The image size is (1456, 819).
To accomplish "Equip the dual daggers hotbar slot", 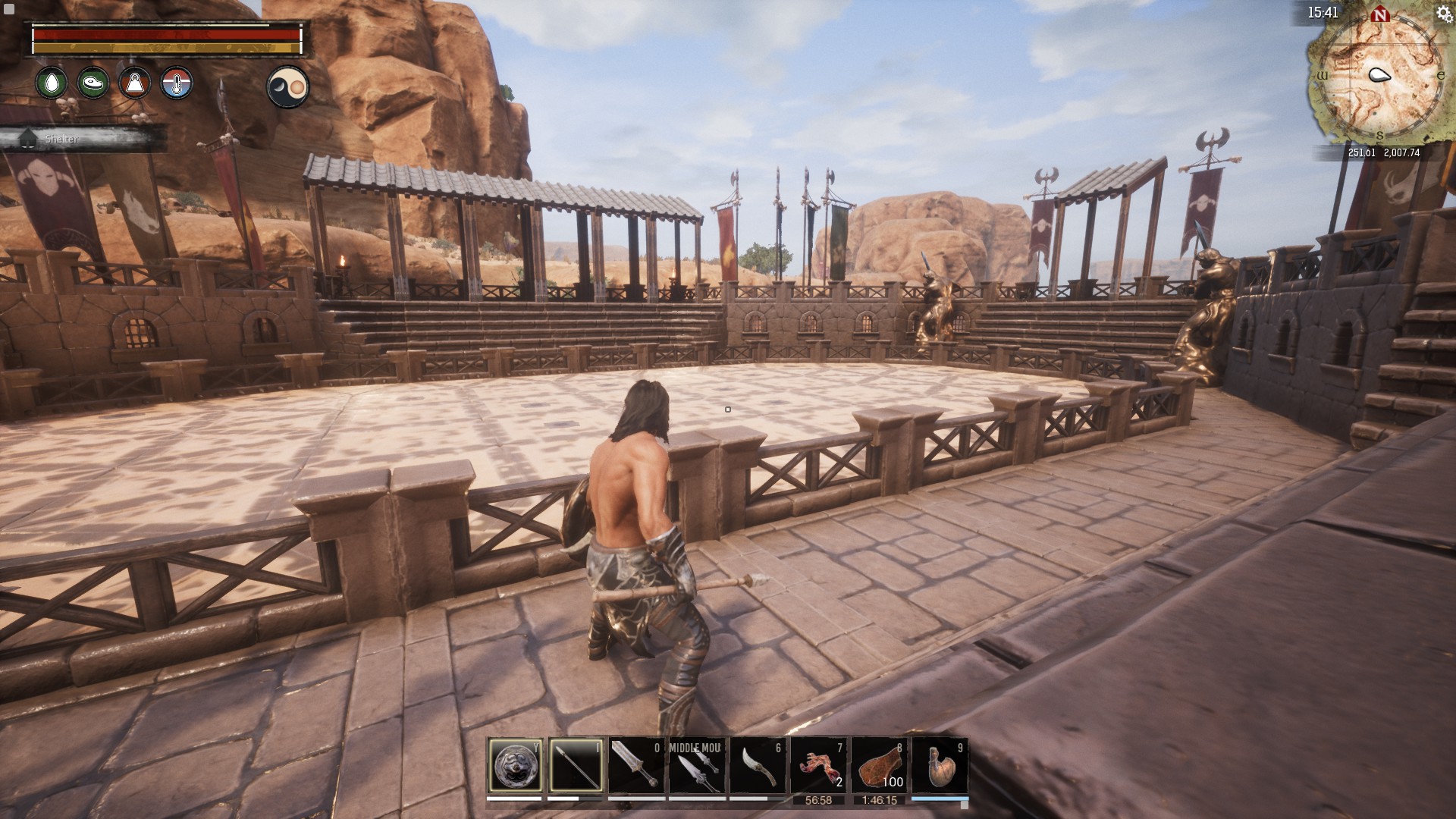I will (x=697, y=766).
